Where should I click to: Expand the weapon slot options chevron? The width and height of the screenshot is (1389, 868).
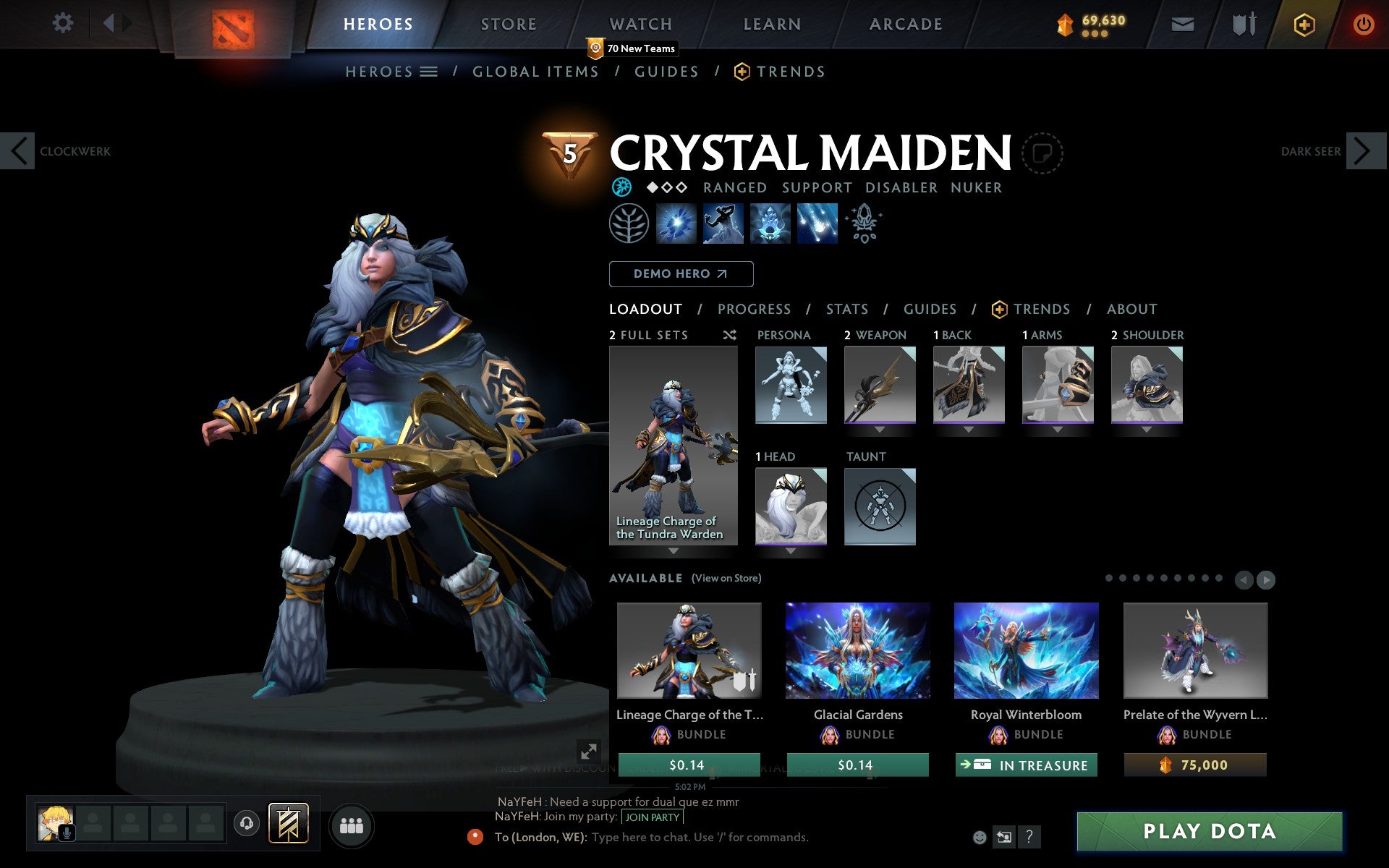(x=878, y=430)
